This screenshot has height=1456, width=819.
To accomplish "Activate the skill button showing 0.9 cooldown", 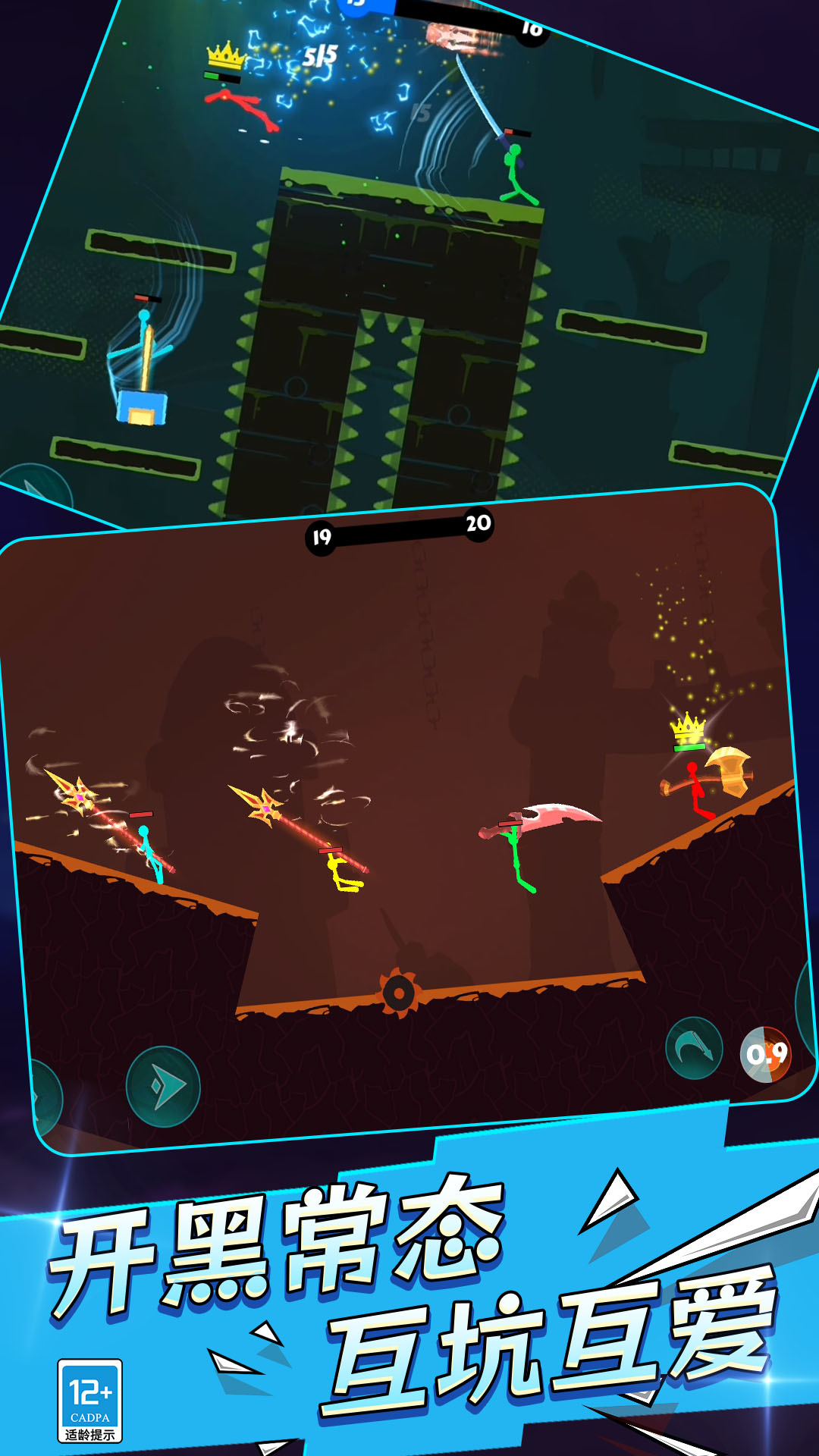I will pyautogui.click(x=766, y=1054).
